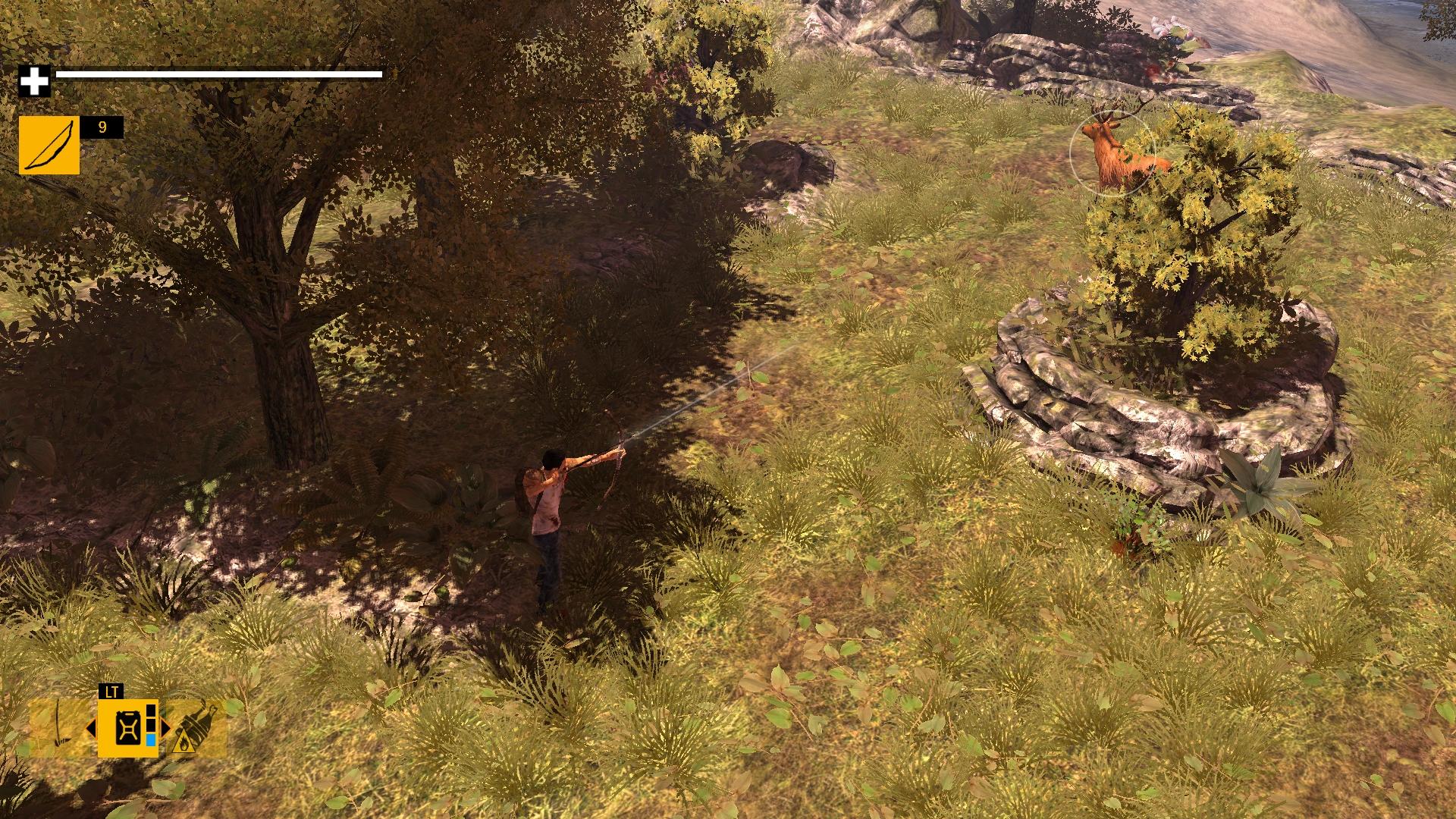The height and width of the screenshot is (819, 1456).
Task: Click the right arrow to cycle equipment
Action: point(166,729)
